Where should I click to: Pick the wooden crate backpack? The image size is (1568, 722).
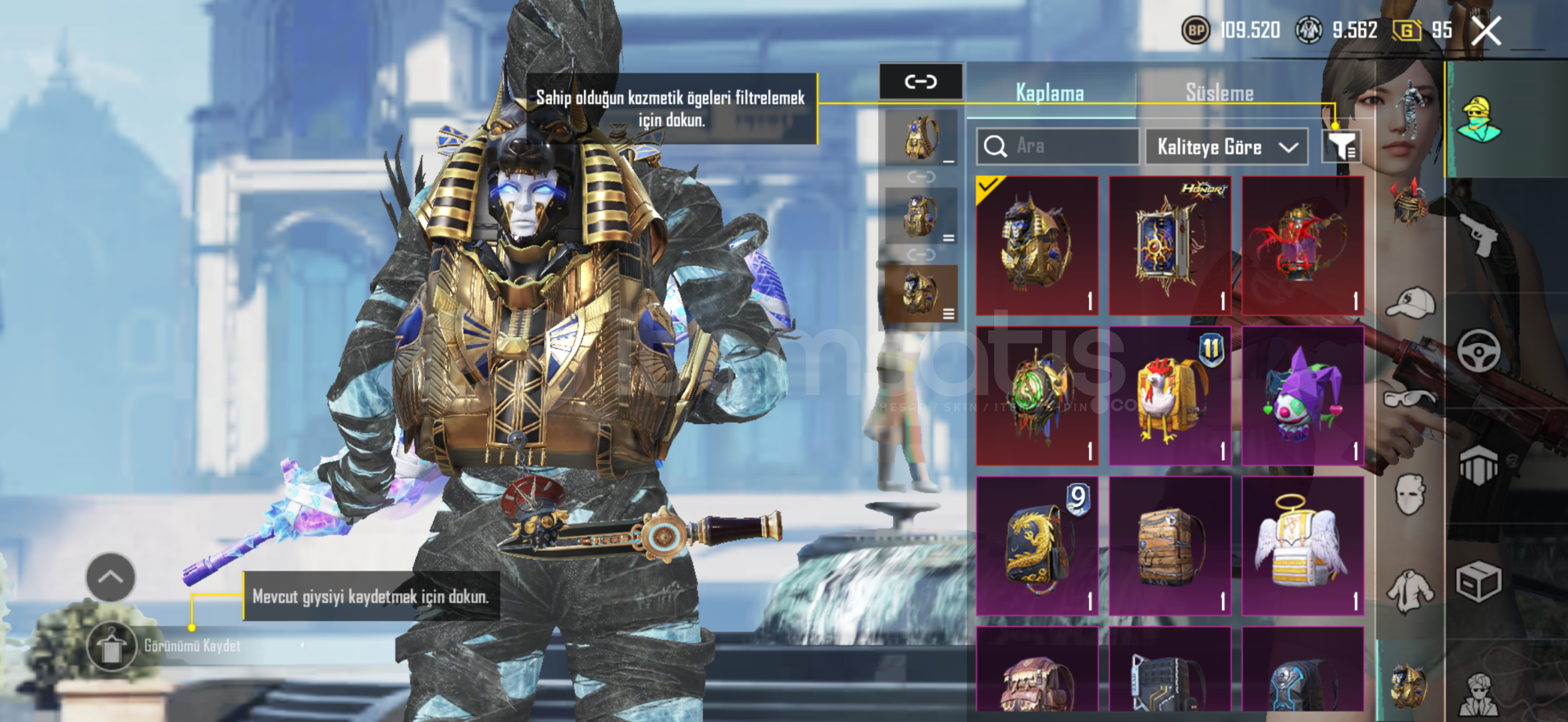(1170, 546)
